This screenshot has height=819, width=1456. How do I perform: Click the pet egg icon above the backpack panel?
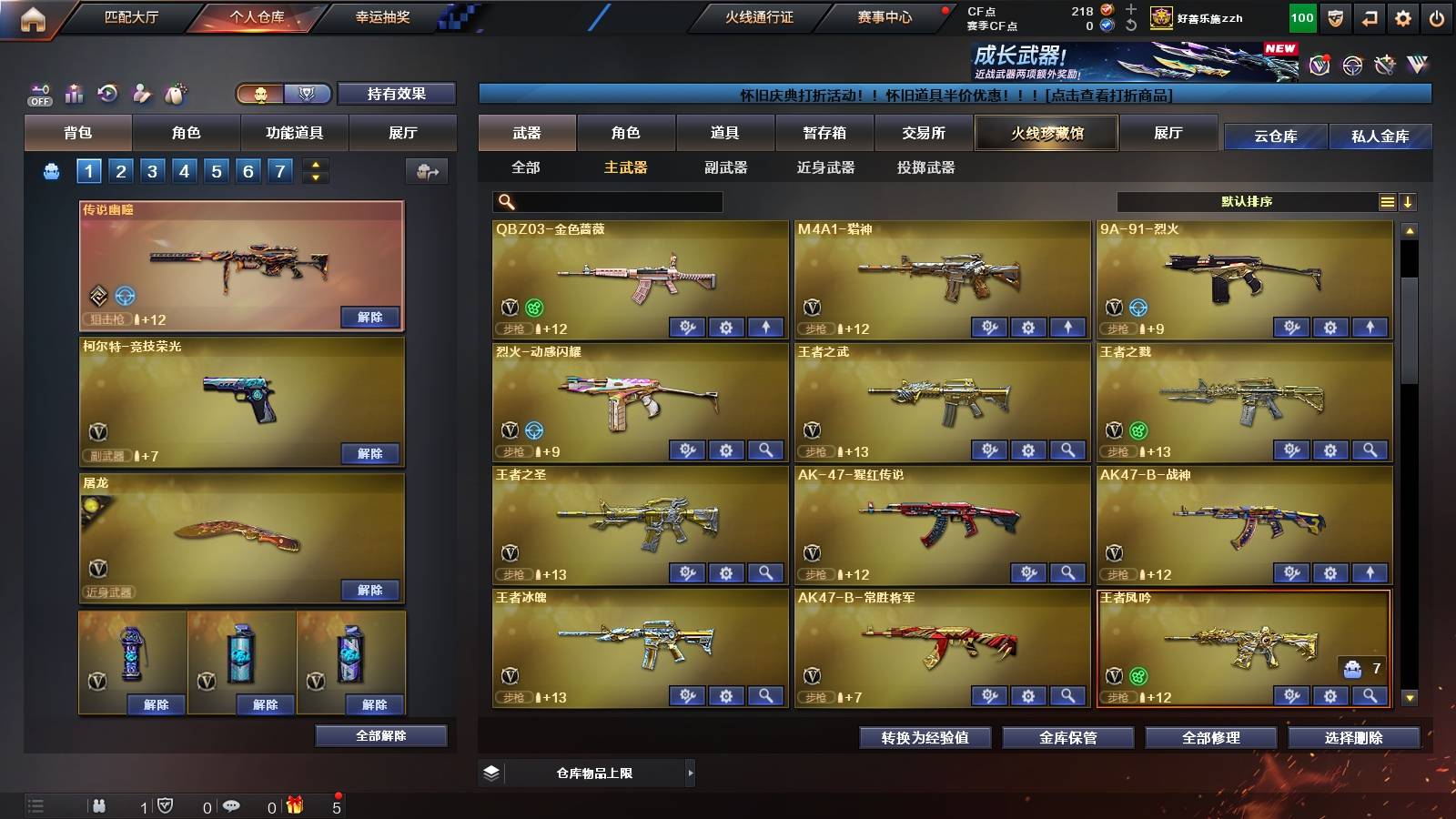(174, 92)
